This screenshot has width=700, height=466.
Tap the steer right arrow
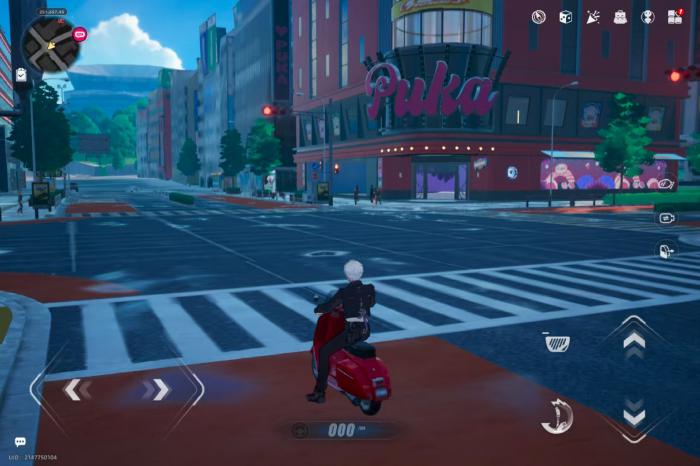pos(158,390)
